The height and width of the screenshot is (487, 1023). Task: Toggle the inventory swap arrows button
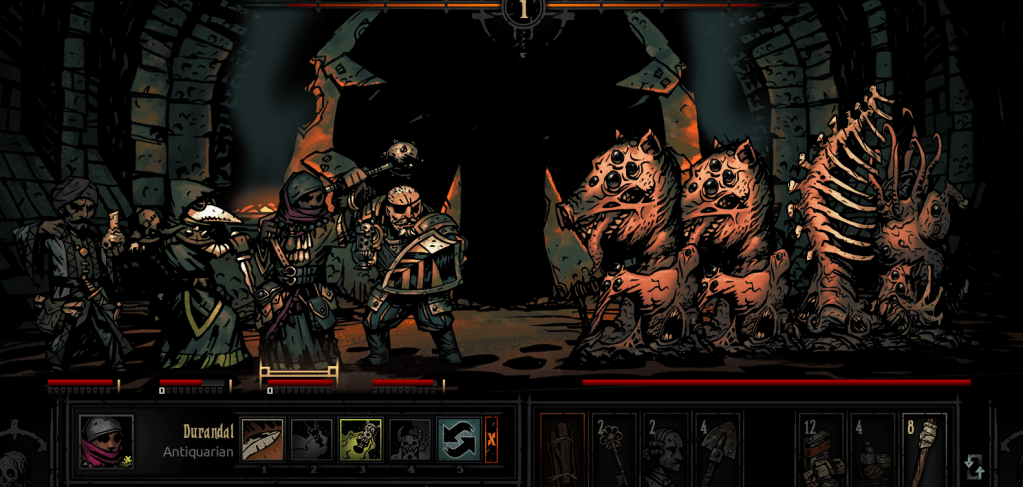pos(974,466)
